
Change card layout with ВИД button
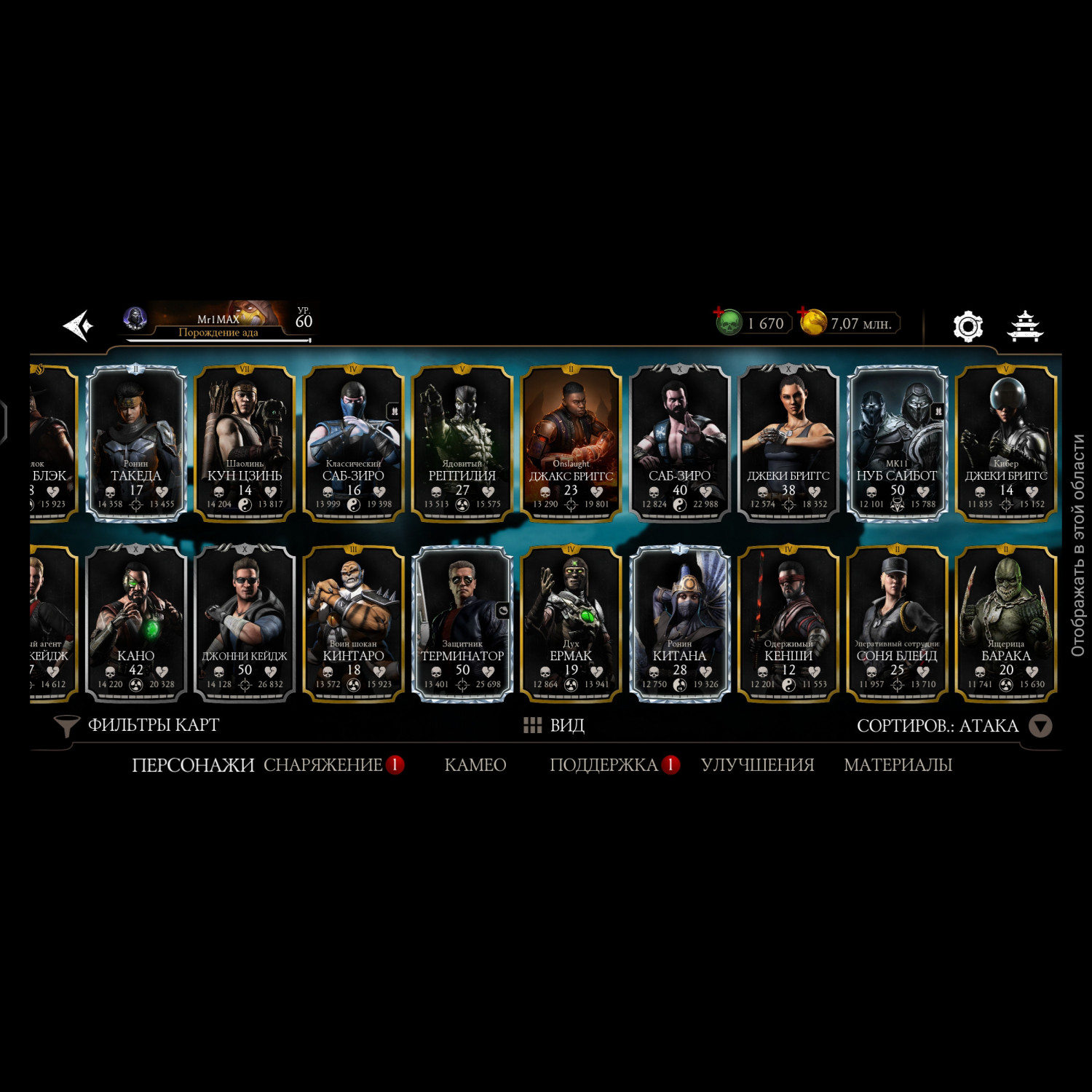pyautogui.click(x=554, y=725)
